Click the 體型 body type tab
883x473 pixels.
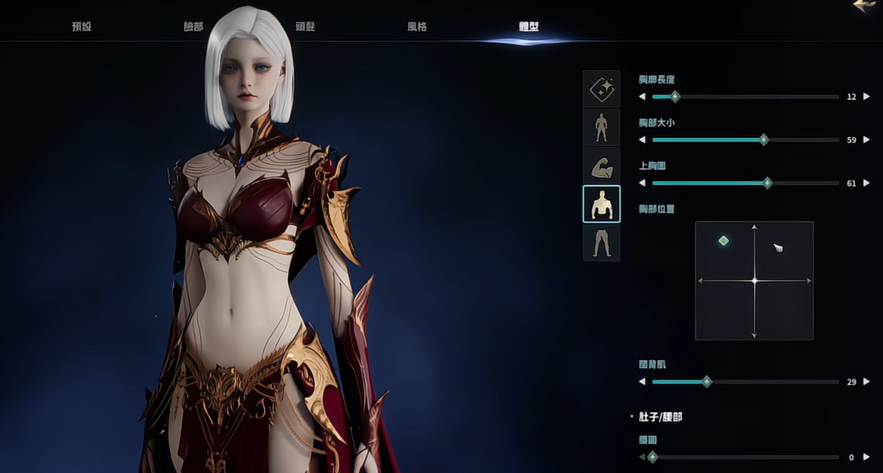tap(528, 27)
